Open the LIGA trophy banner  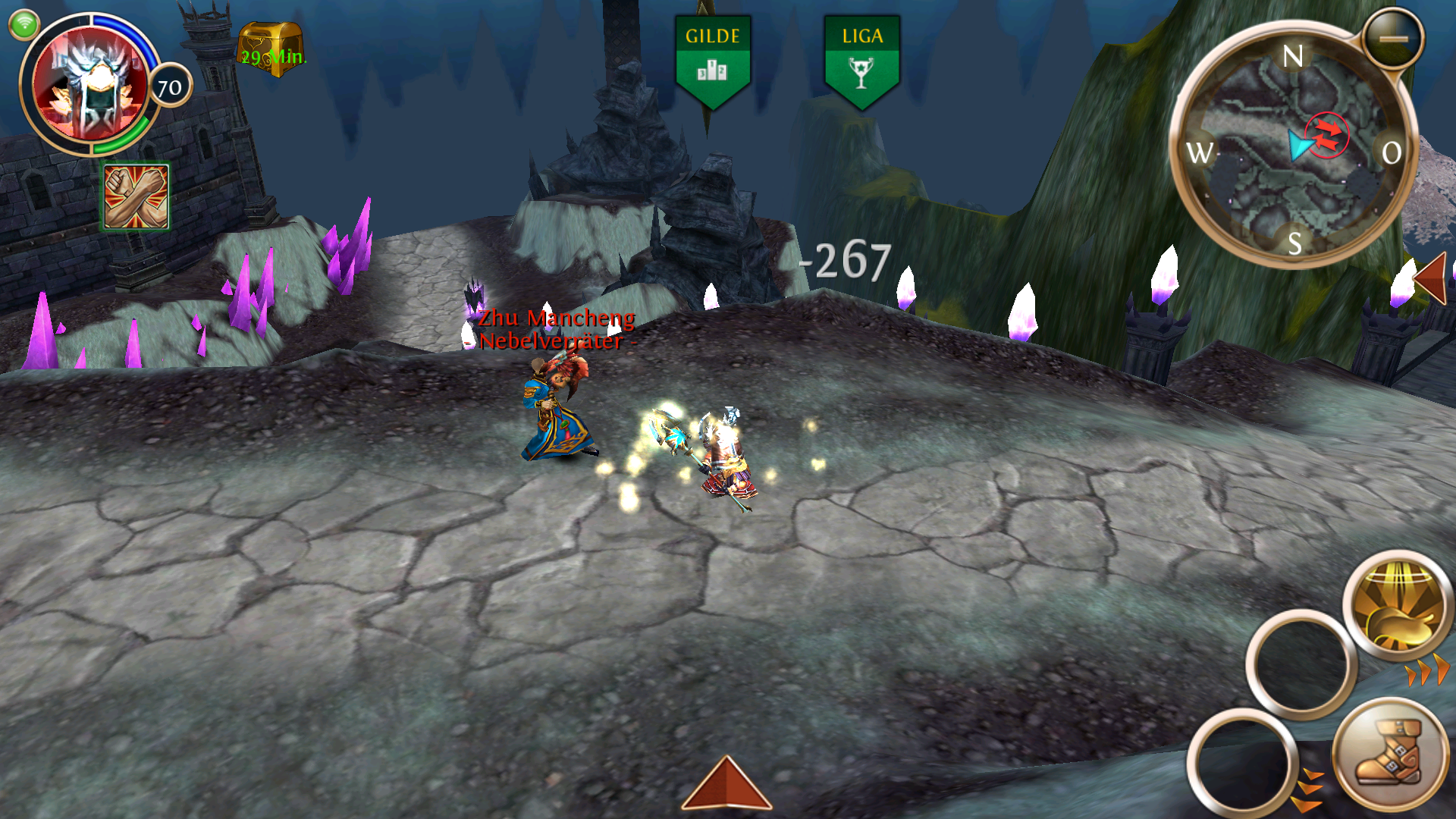[861, 62]
